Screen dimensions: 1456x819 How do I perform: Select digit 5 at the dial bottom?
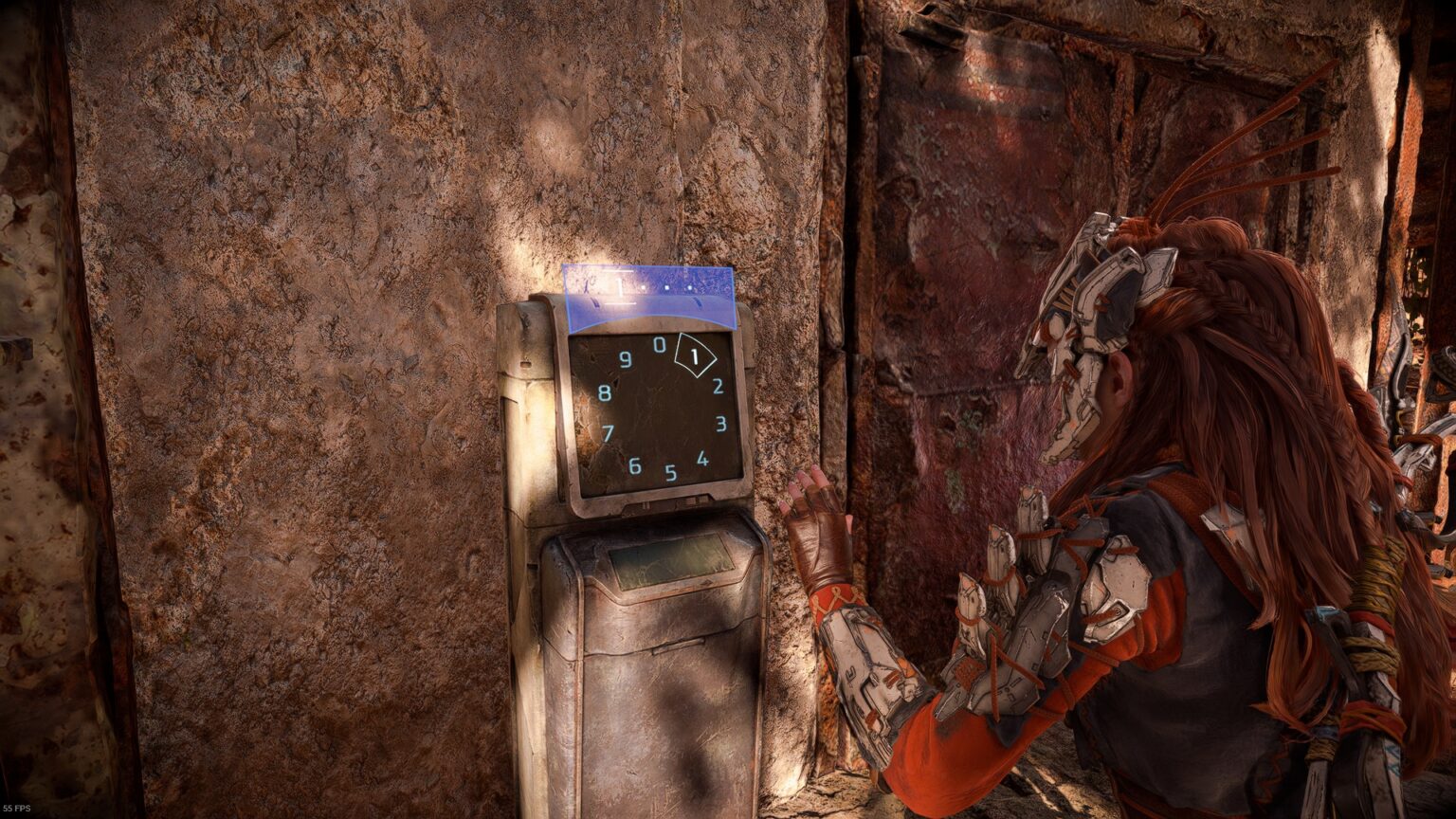point(669,473)
